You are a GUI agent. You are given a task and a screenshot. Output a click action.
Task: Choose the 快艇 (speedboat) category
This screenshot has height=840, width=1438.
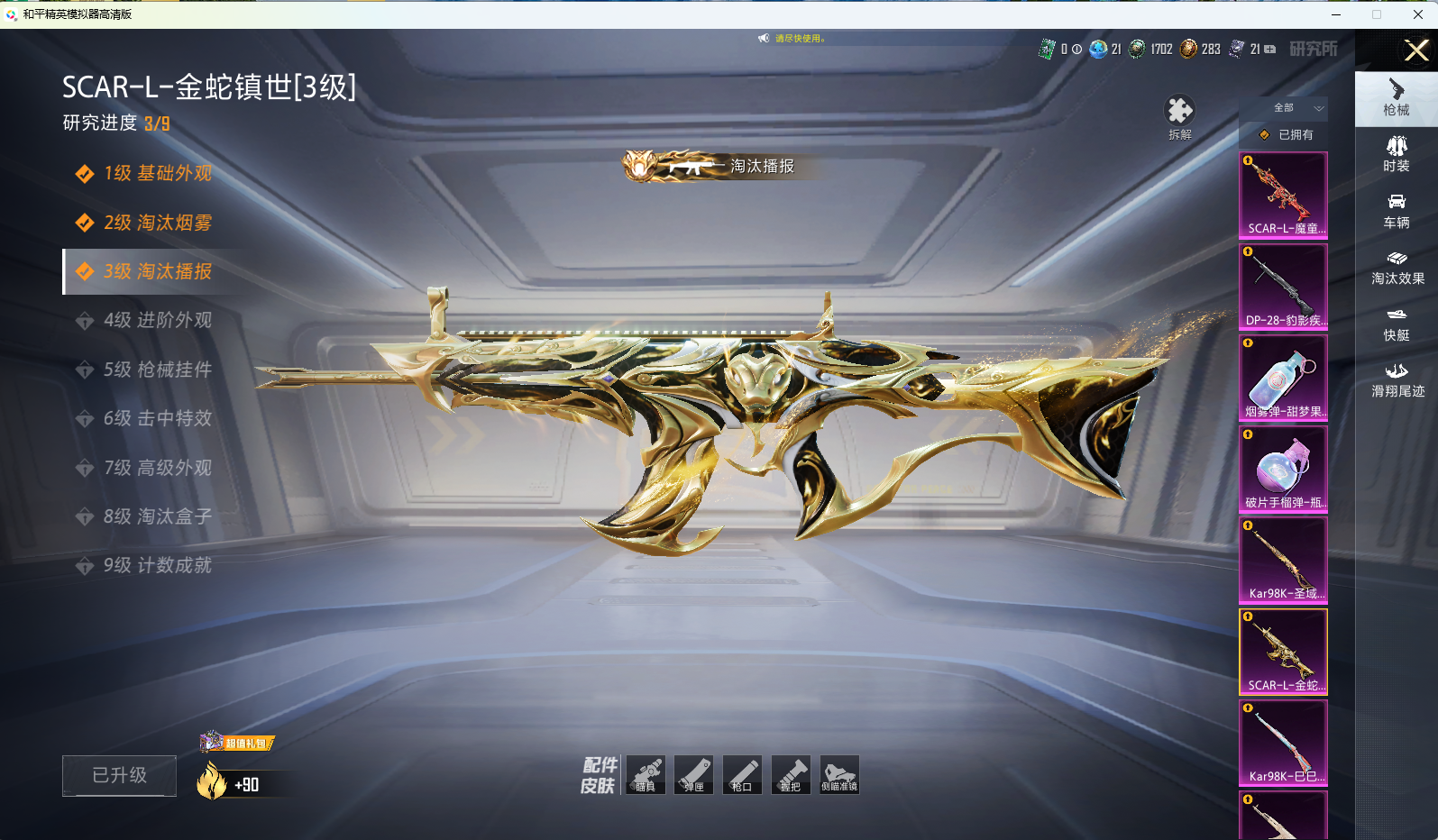point(1397,324)
